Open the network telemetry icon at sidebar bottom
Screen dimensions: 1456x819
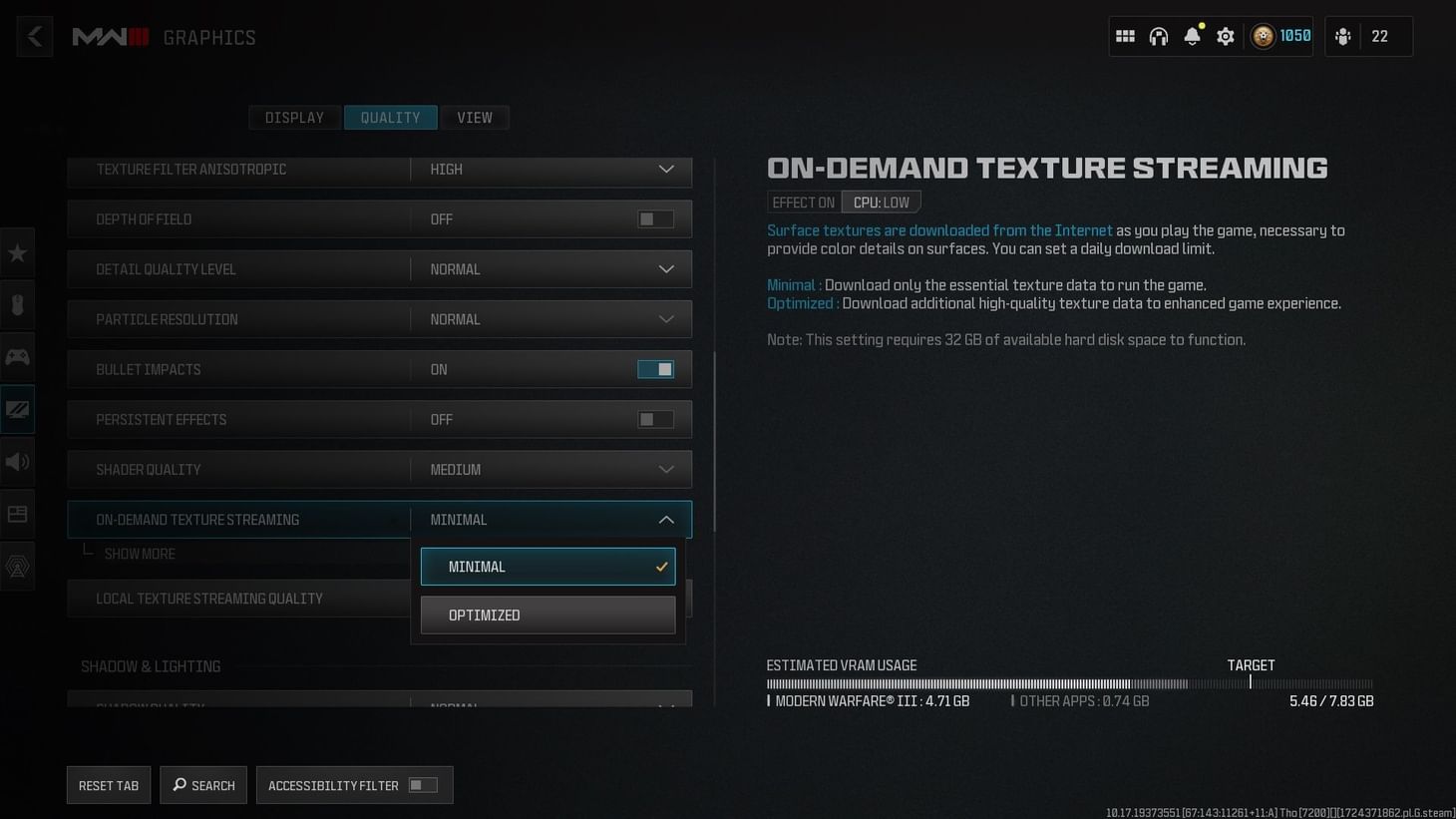(17, 566)
